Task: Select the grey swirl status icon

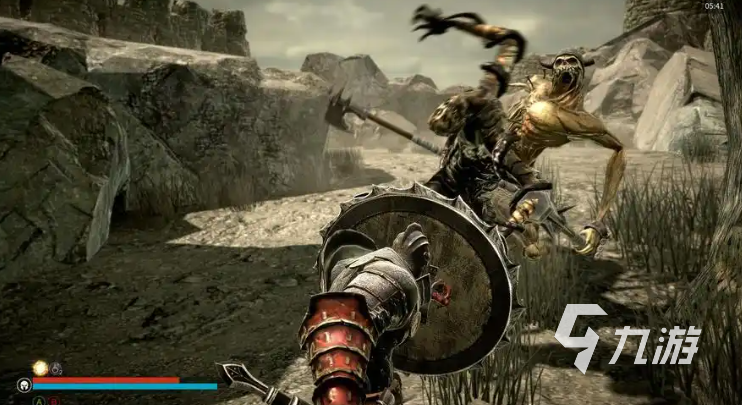Action: [x=57, y=368]
